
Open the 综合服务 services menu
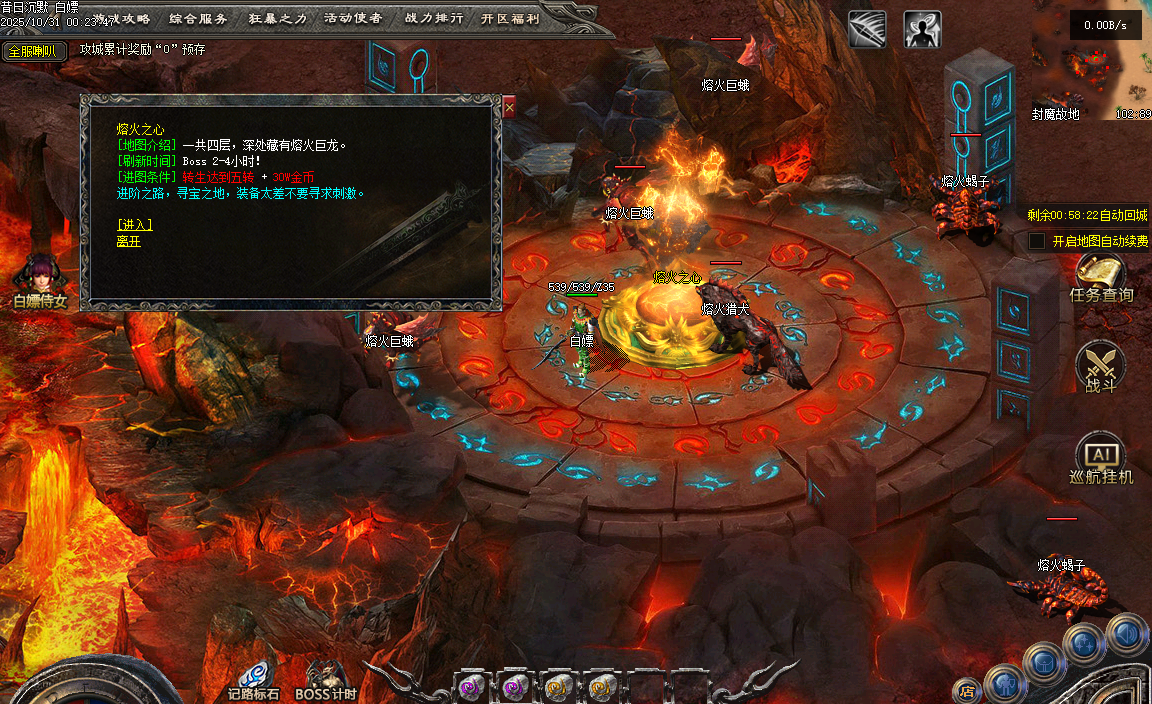(x=198, y=18)
